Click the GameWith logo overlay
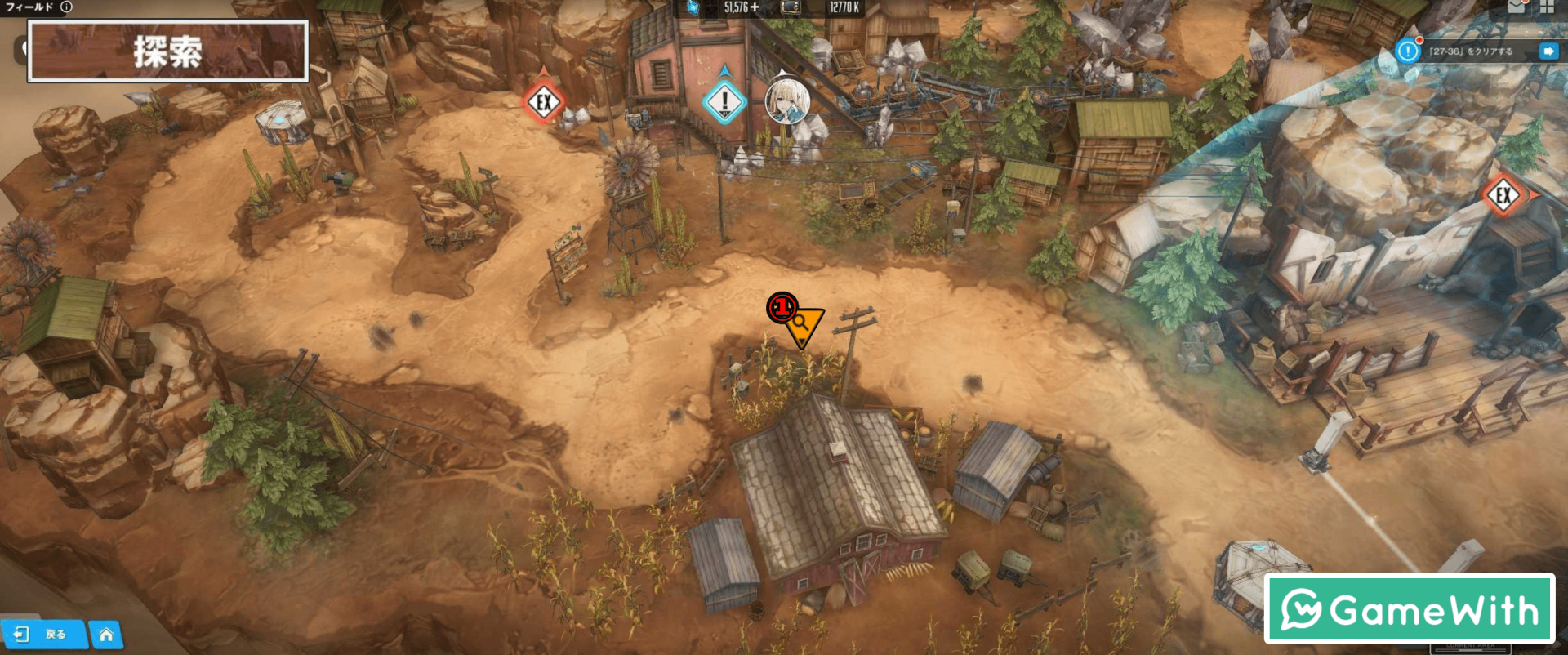Viewport: 1568px width, 655px height. (x=1410, y=609)
